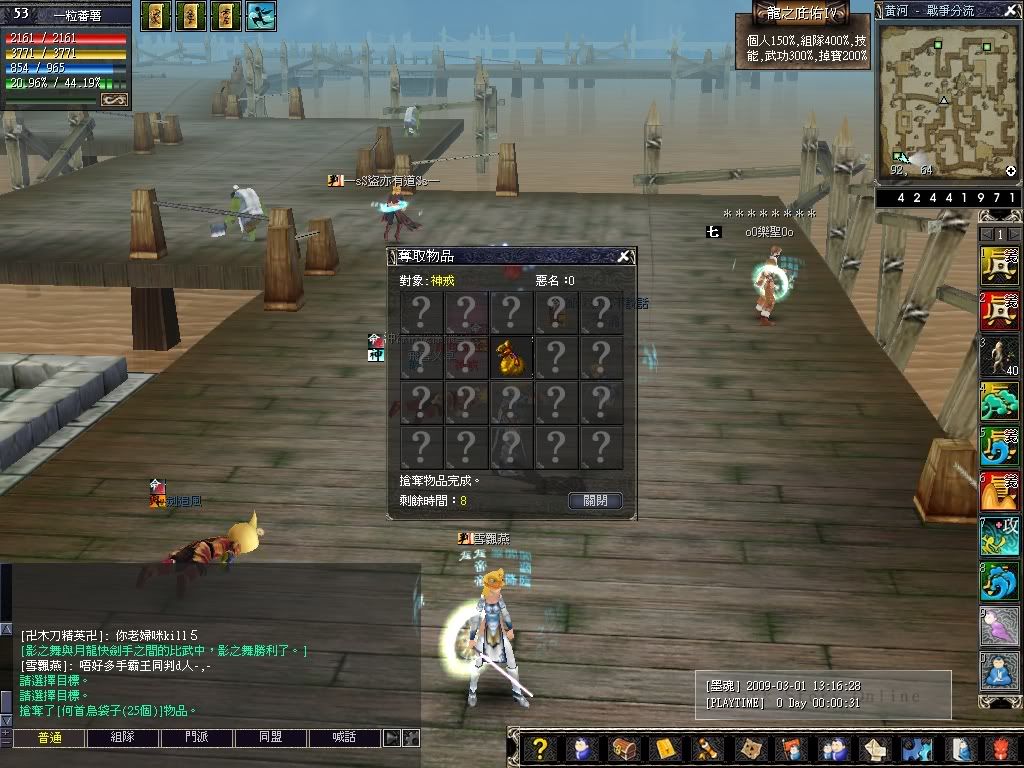This screenshot has height=768, width=1024.
Task: Open the blue gear settings icon
Action: pyautogui.click(x=917, y=749)
